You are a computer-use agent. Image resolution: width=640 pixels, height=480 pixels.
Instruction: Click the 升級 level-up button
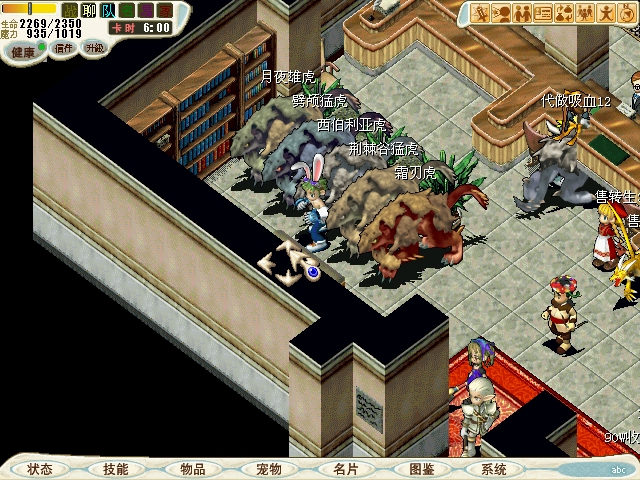click(x=94, y=48)
